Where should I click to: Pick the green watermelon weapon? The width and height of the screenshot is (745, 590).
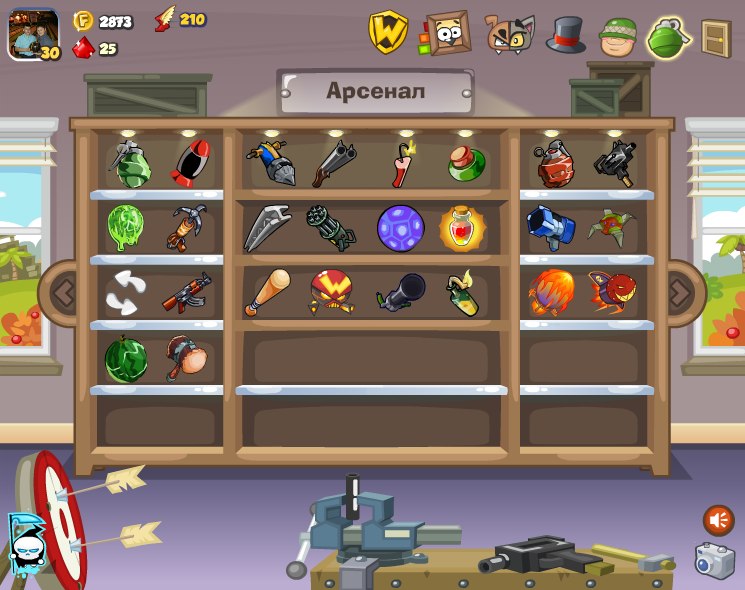(x=126, y=359)
